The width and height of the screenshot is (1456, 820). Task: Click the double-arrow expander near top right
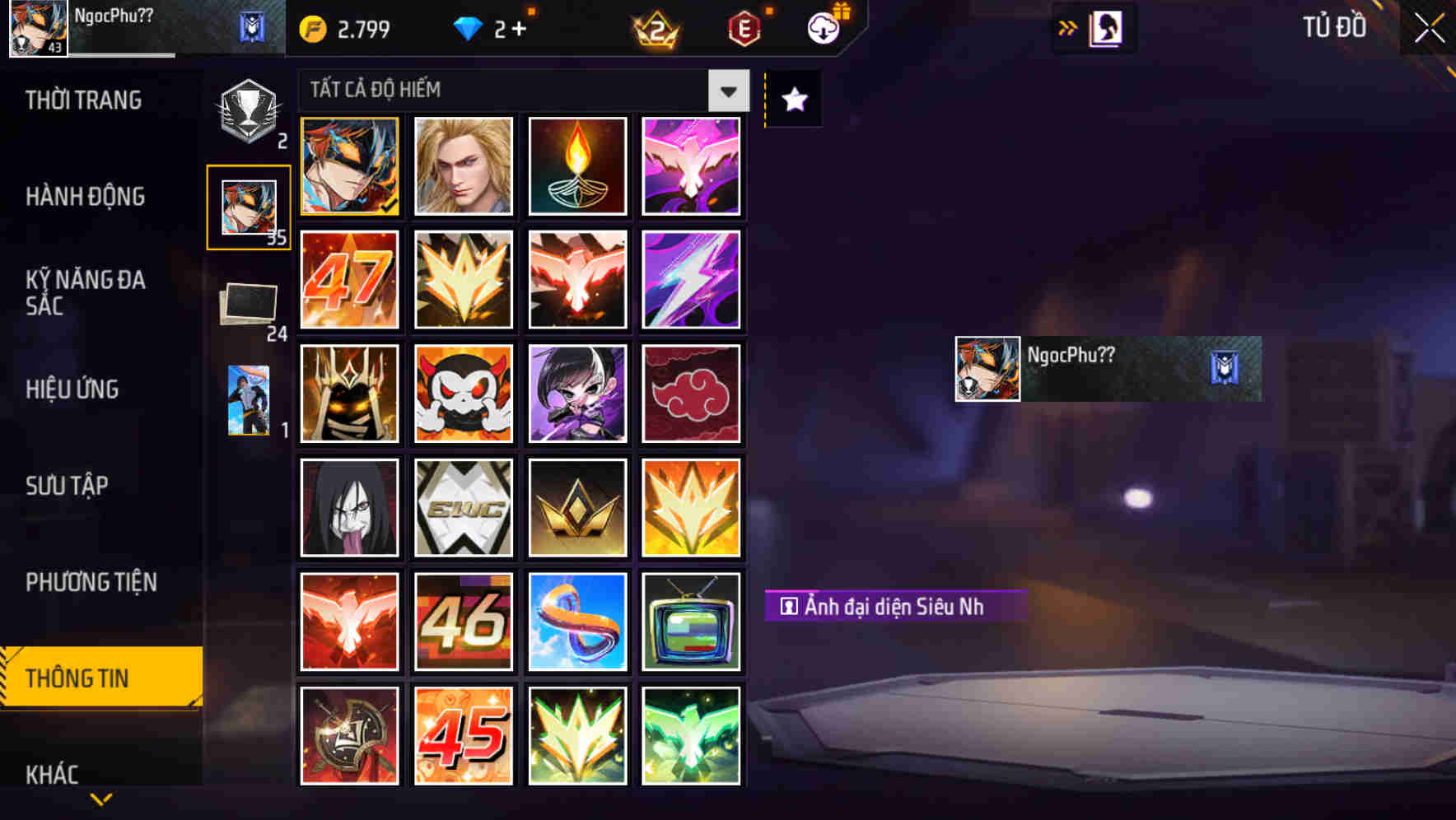click(x=1068, y=27)
